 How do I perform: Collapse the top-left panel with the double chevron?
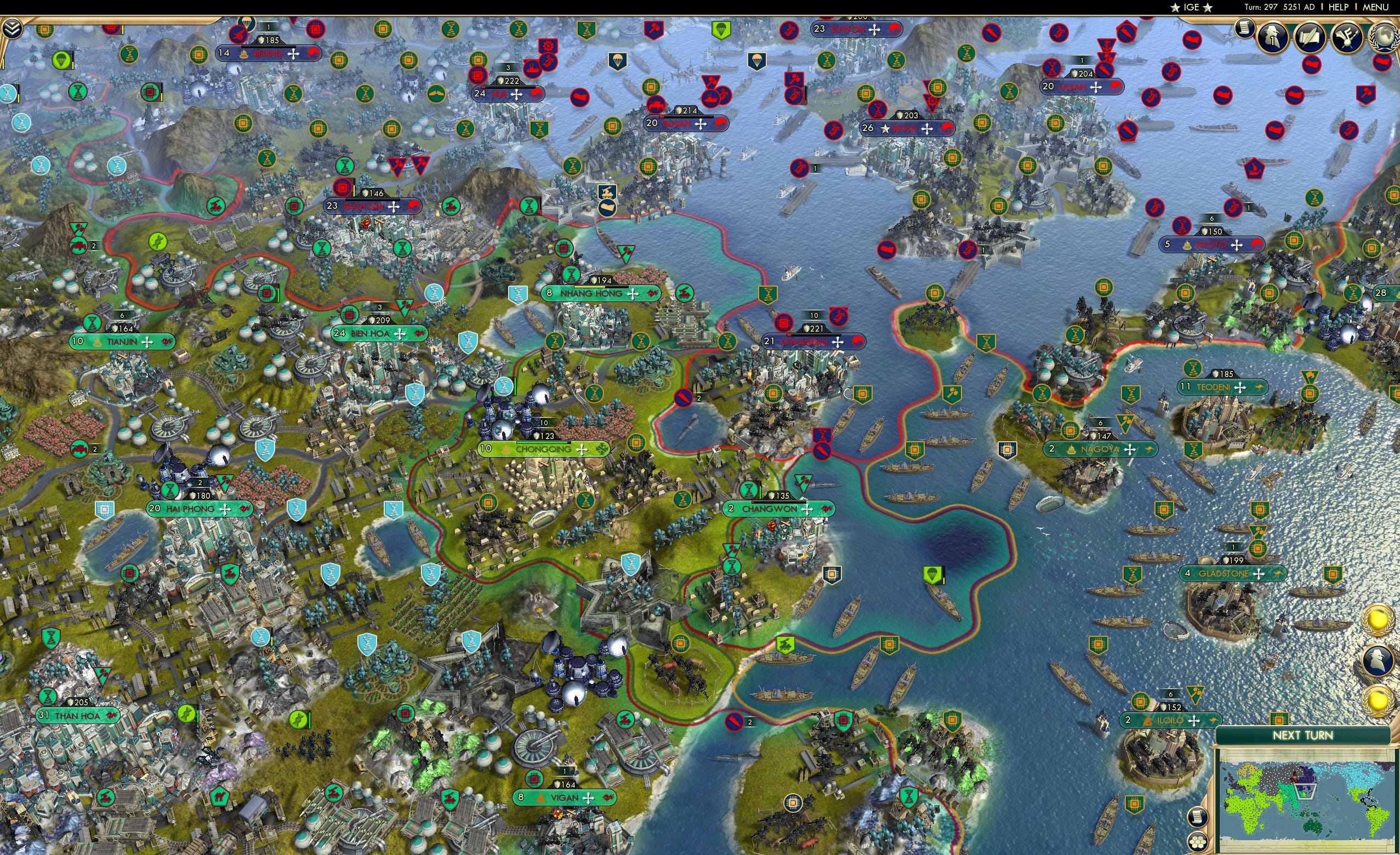coord(12,29)
